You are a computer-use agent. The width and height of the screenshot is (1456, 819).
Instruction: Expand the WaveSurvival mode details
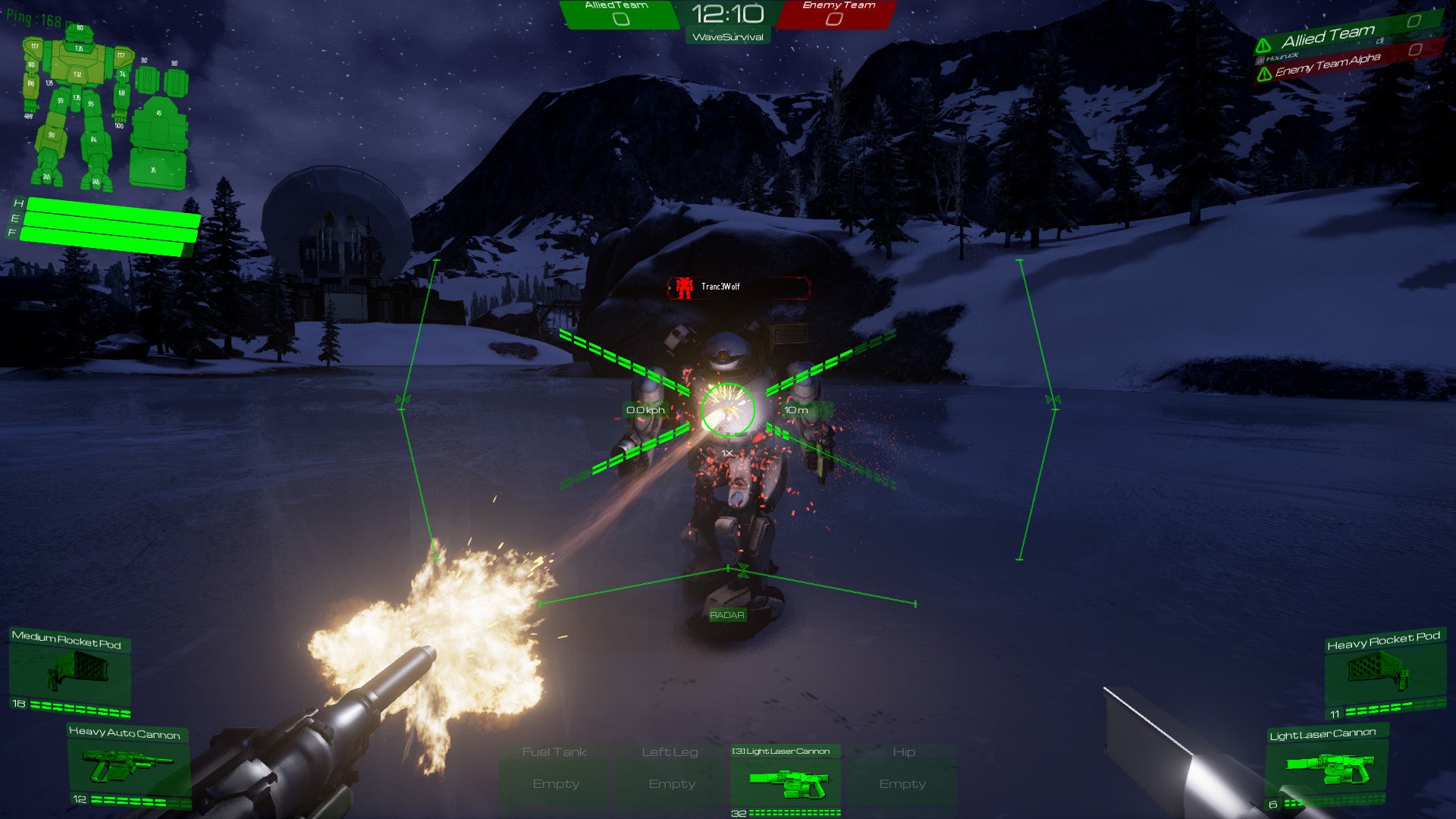tap(727, 36)
